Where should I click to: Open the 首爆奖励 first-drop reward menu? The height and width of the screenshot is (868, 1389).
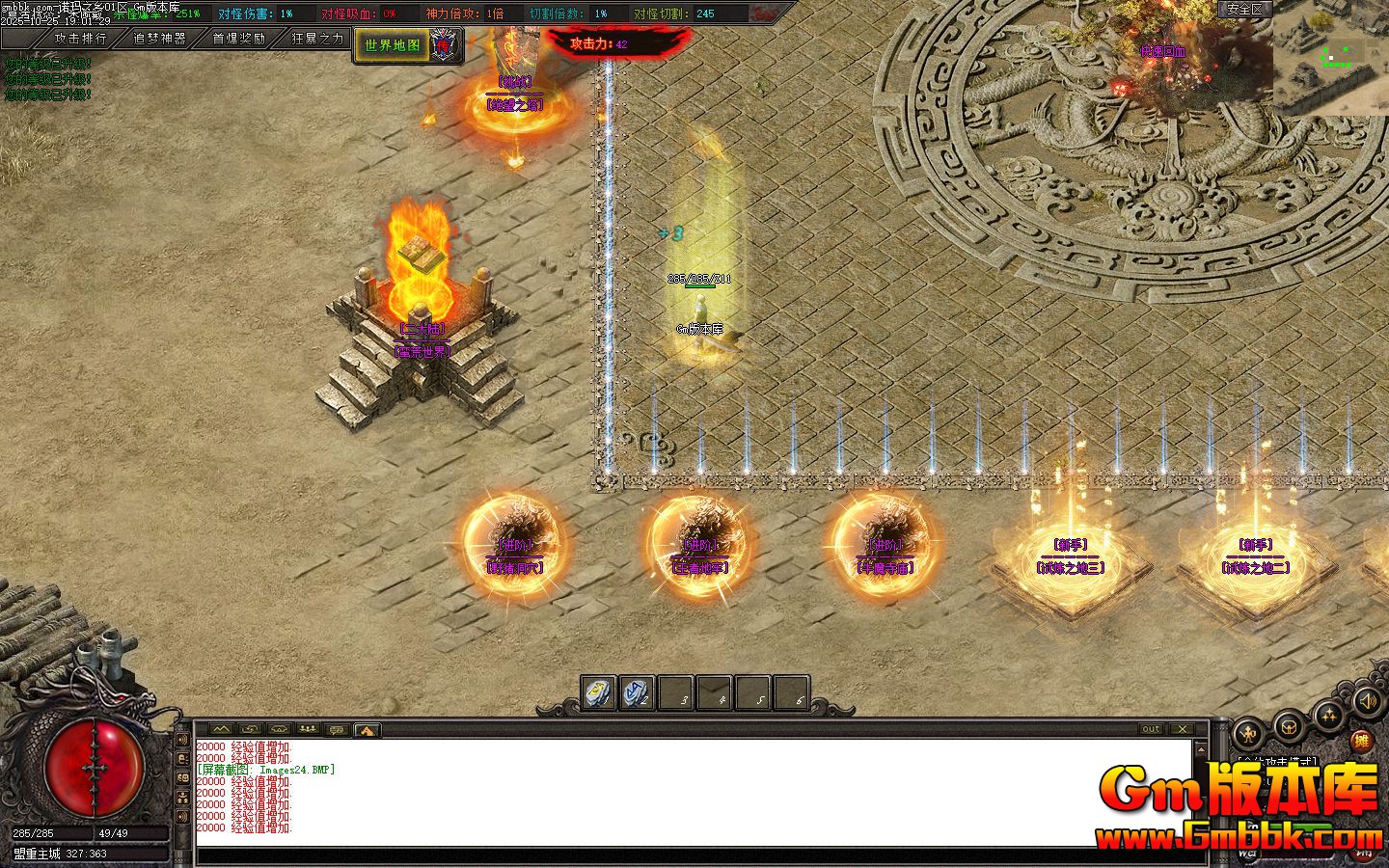click(238, 39)
